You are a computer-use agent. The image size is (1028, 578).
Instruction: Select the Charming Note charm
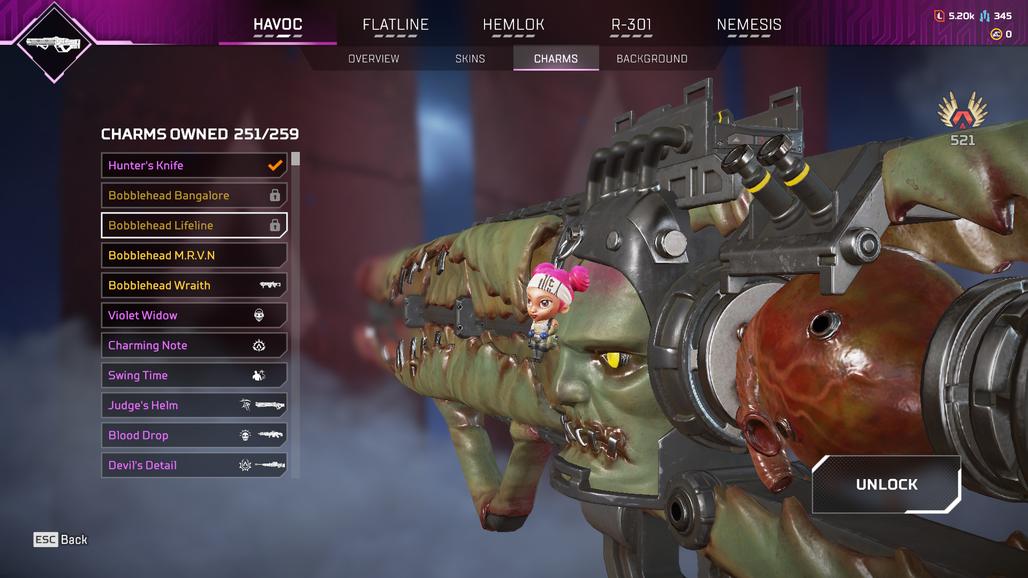tap(194, 345)
